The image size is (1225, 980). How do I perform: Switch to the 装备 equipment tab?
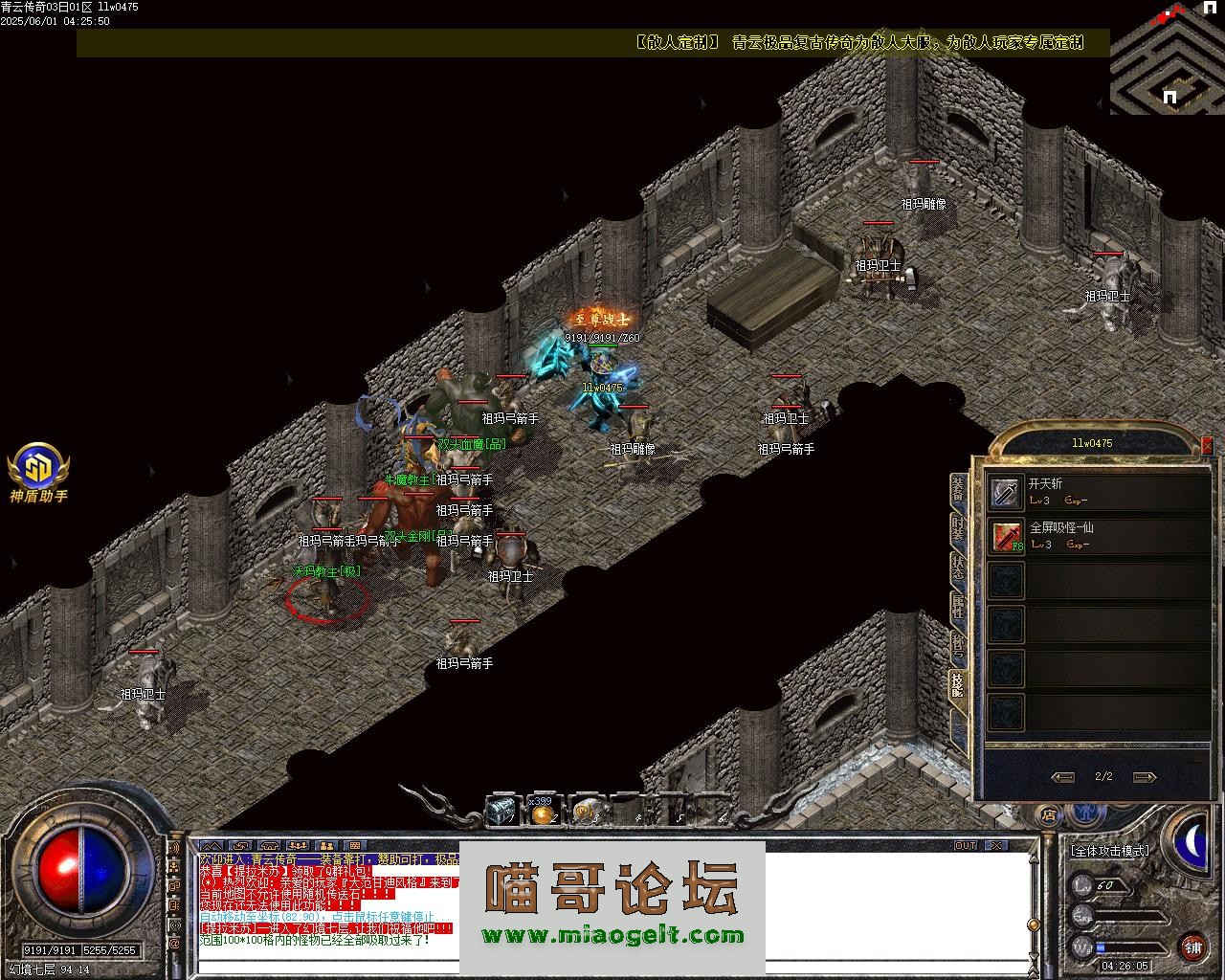click(958, 489)
